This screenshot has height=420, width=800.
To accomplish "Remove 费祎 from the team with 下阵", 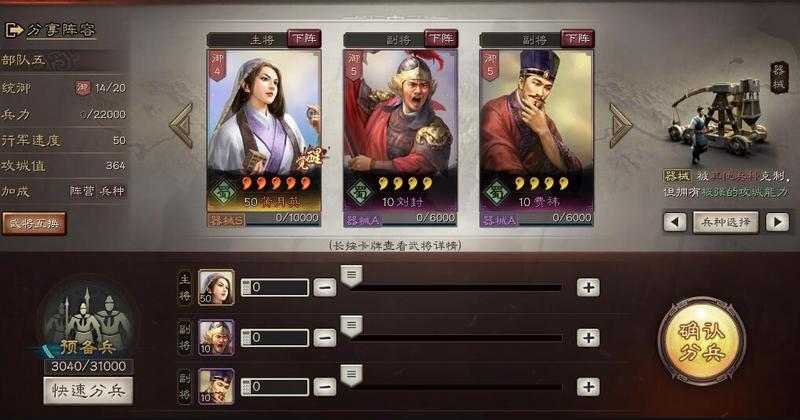I will [576, 39].
